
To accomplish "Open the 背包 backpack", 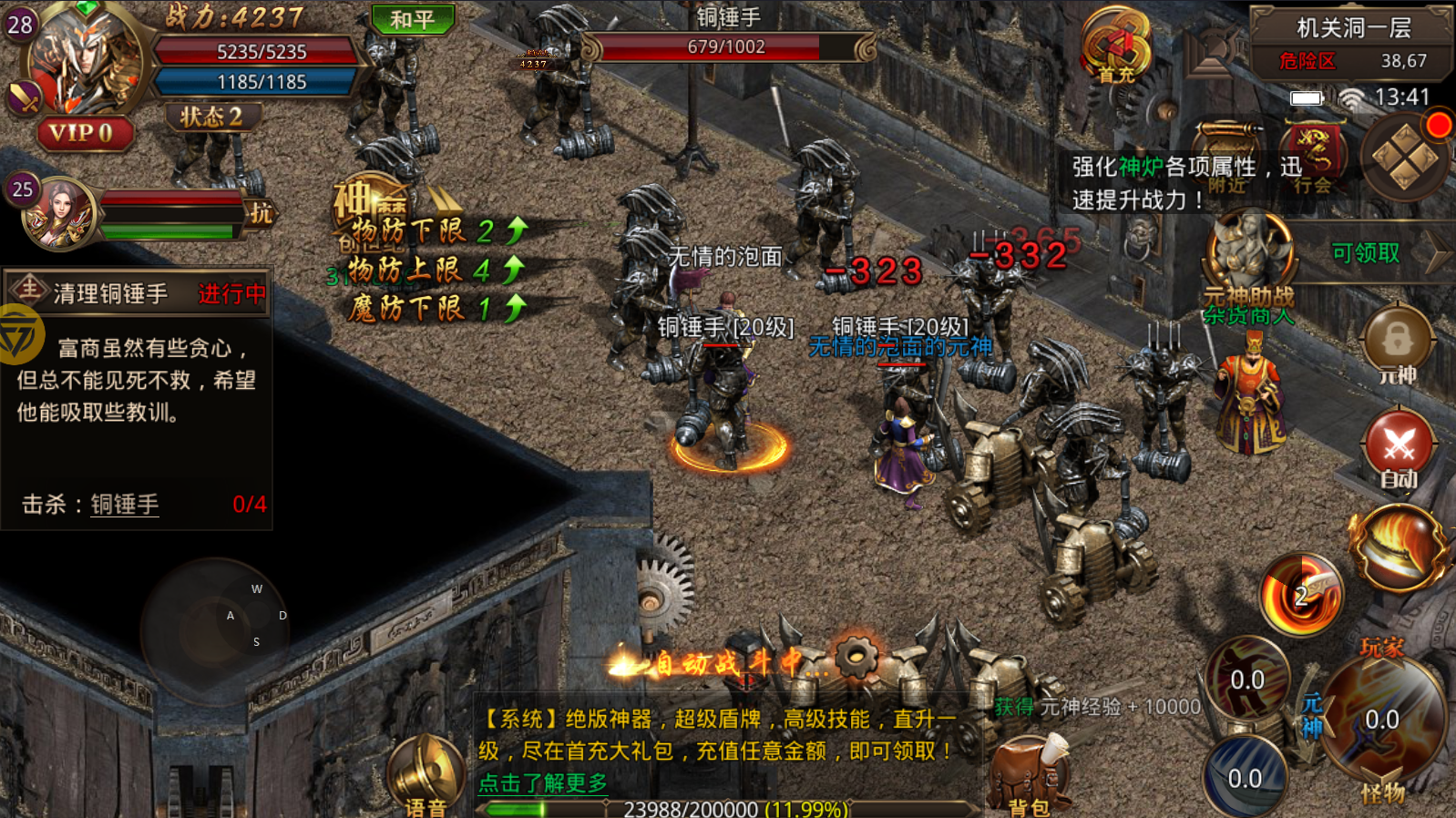I will pyautogui.click(x=1030, y=776).
